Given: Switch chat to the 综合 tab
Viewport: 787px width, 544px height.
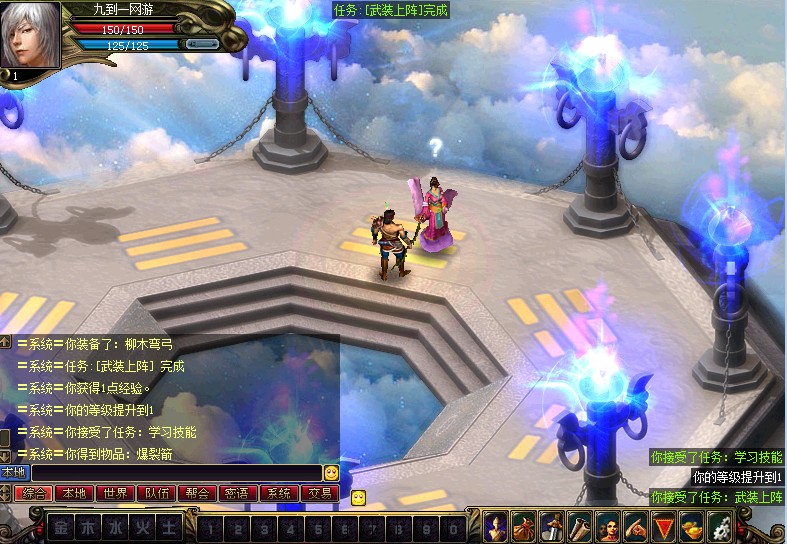Looking at the screenshot, I should [x=34, y=493].
